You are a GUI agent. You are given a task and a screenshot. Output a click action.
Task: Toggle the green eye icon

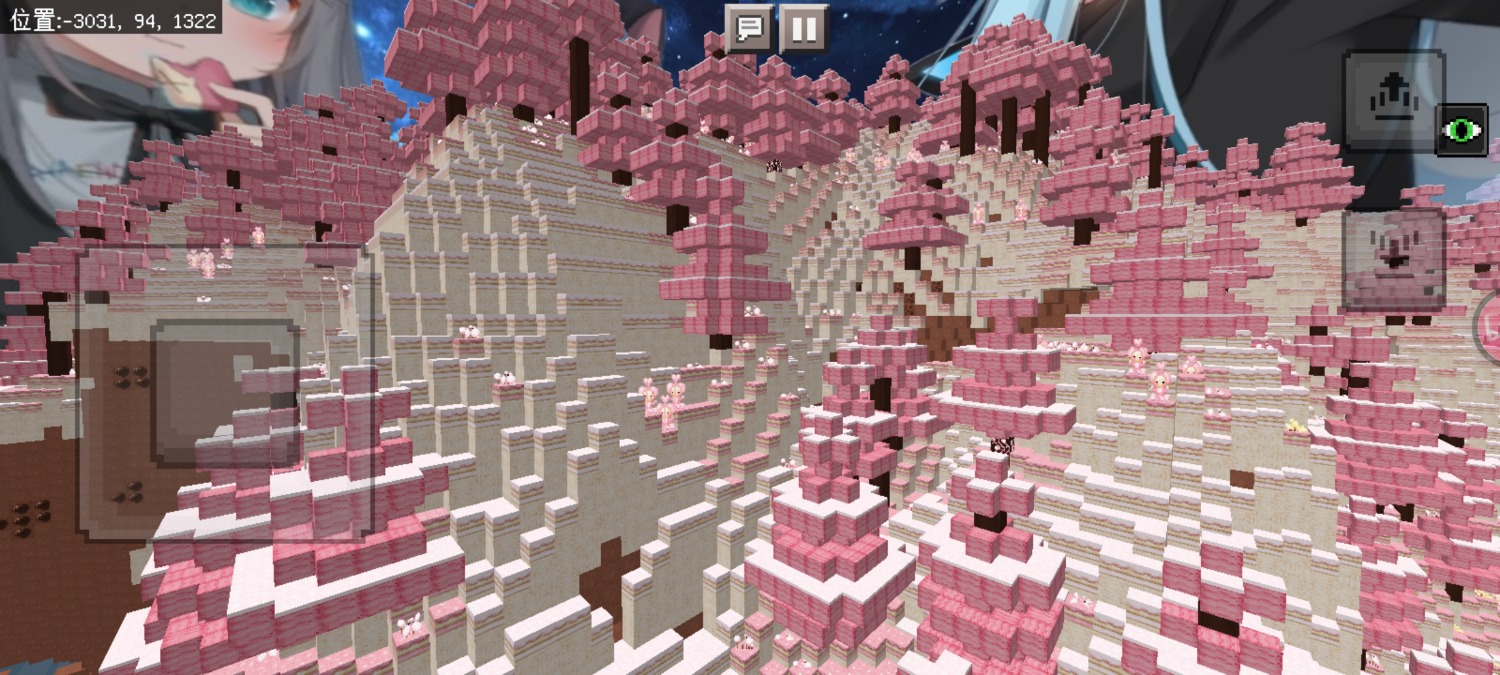click(1461, 130)
